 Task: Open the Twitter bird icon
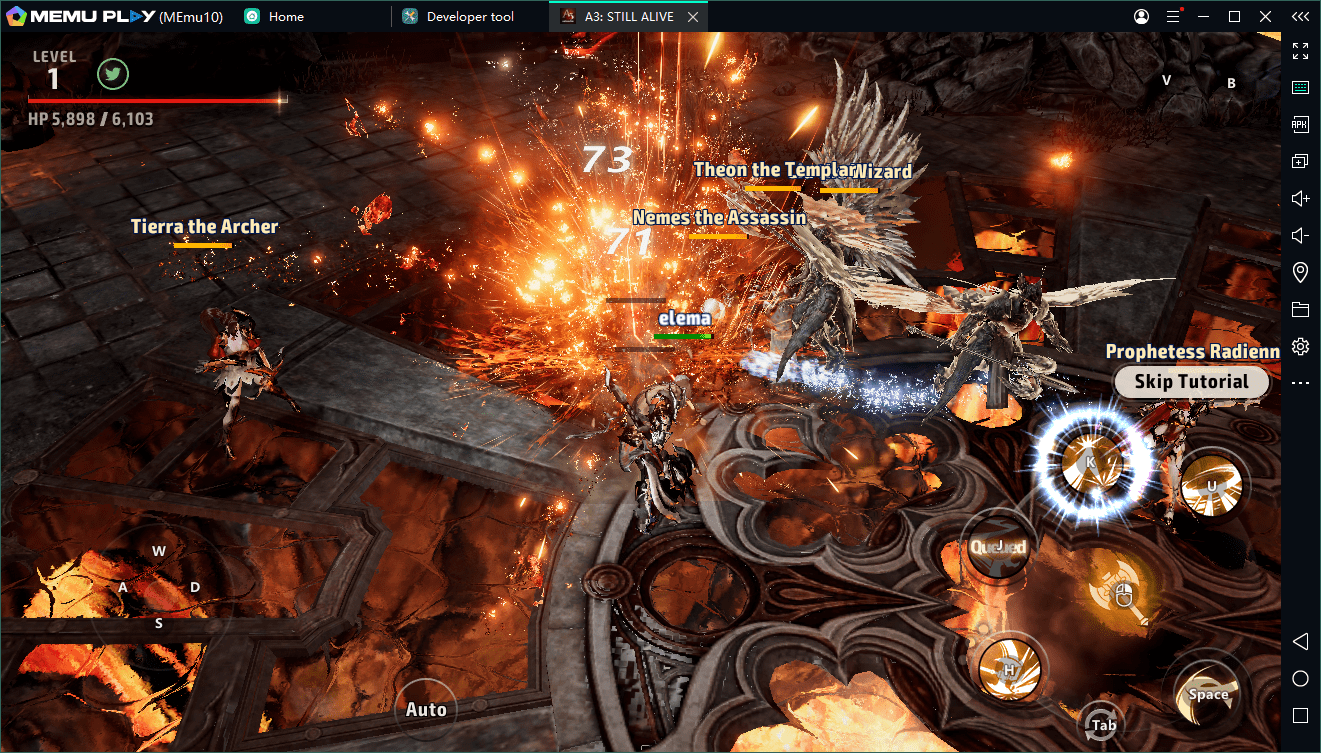click(112, 75)
